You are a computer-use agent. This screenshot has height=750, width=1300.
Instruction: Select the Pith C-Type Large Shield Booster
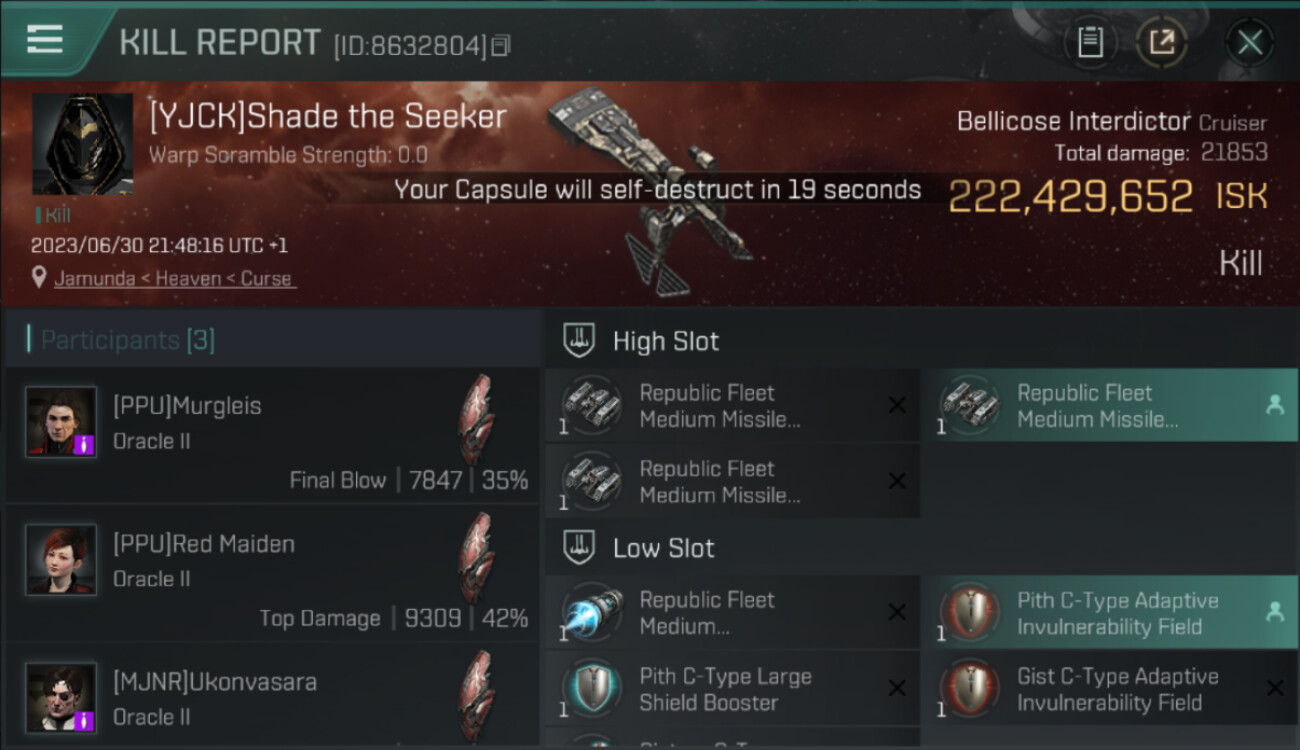(x=732, y=689)
